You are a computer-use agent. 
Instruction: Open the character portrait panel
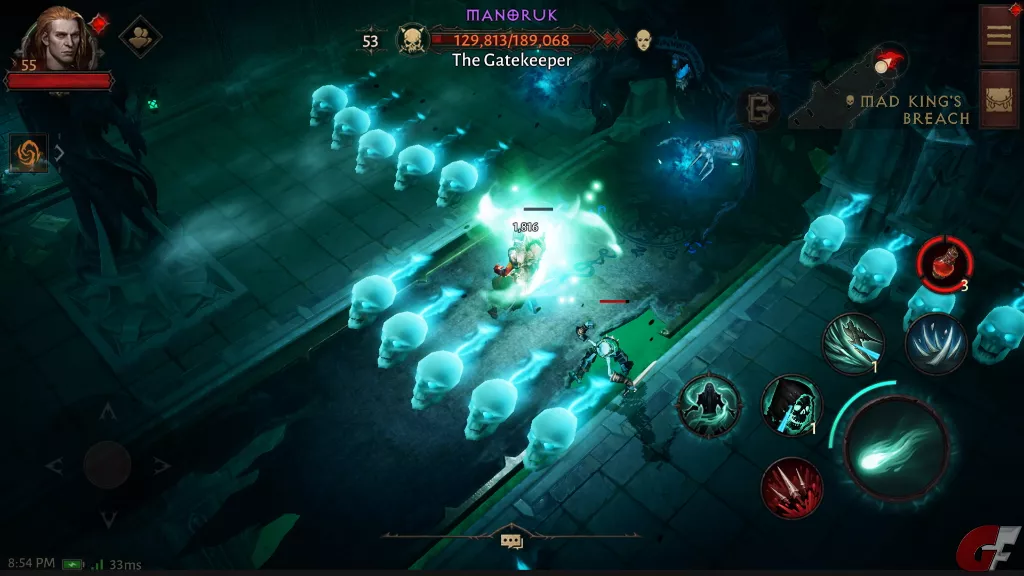50,40
